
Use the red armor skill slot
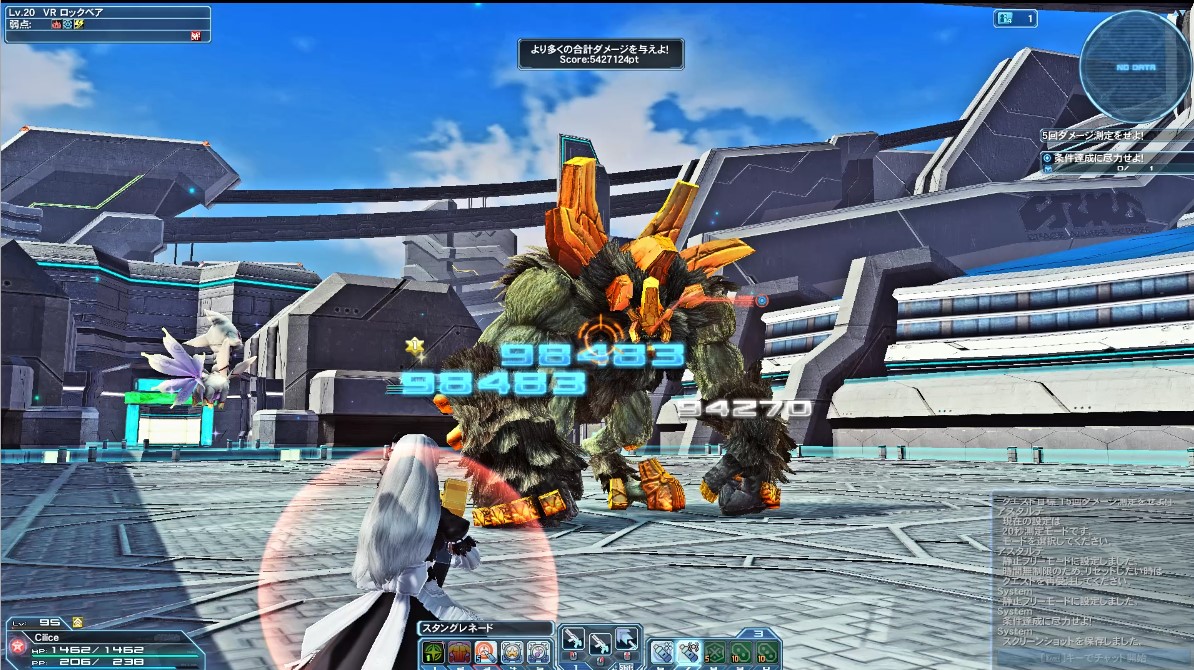[460, 653]
